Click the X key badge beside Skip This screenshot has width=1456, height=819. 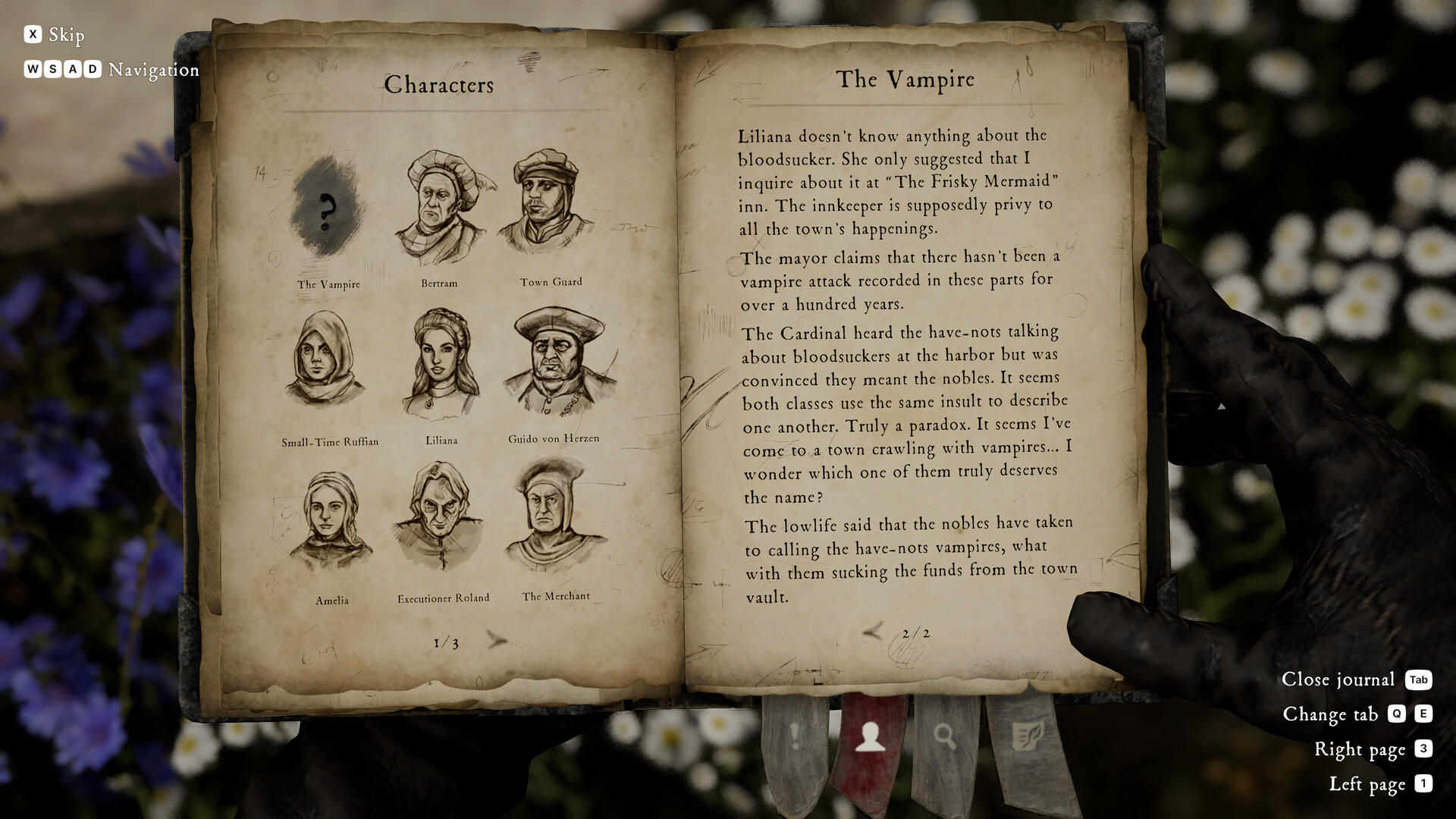click(32, 34)
